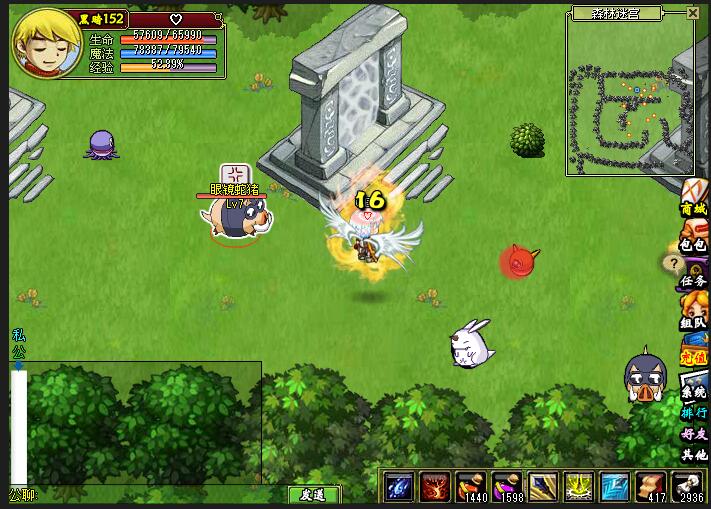Activate the green winged emblem skill

coord(579,485)
